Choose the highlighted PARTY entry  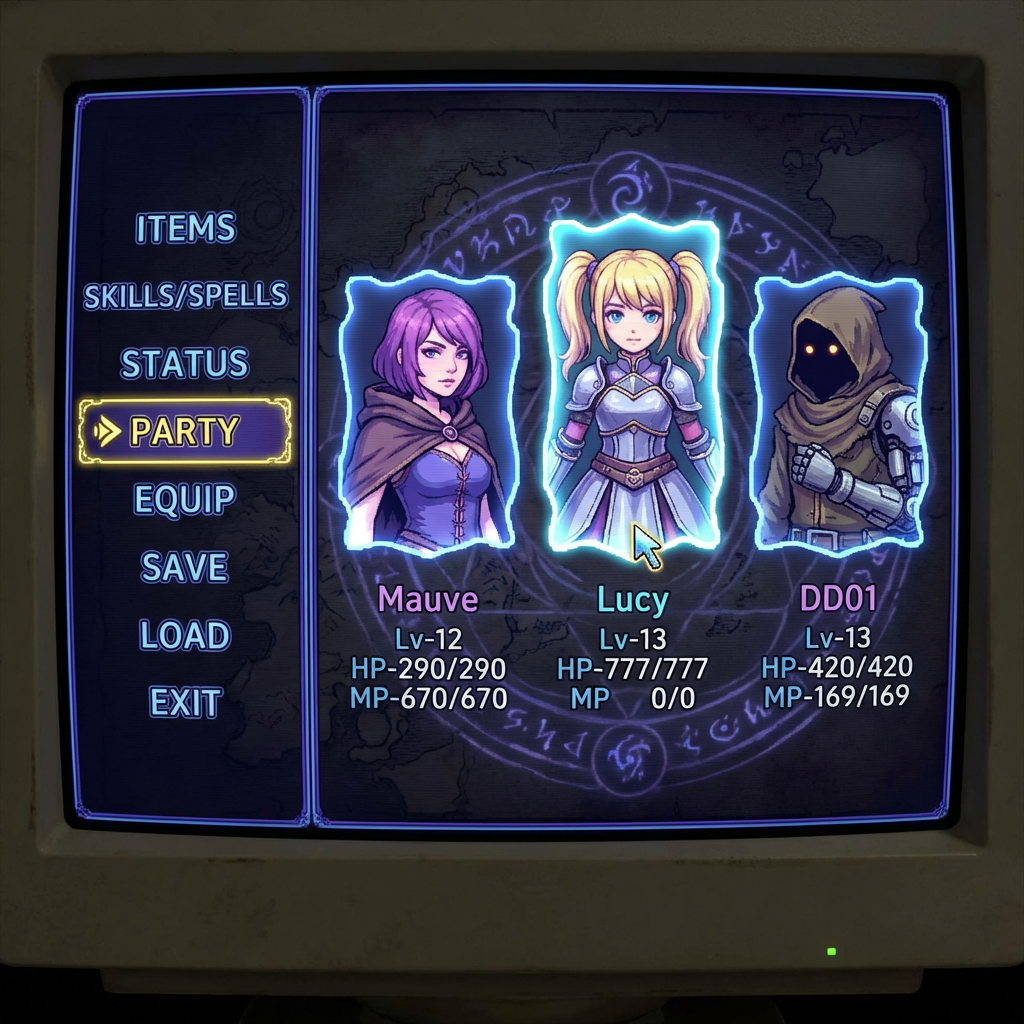coord(186,431)
